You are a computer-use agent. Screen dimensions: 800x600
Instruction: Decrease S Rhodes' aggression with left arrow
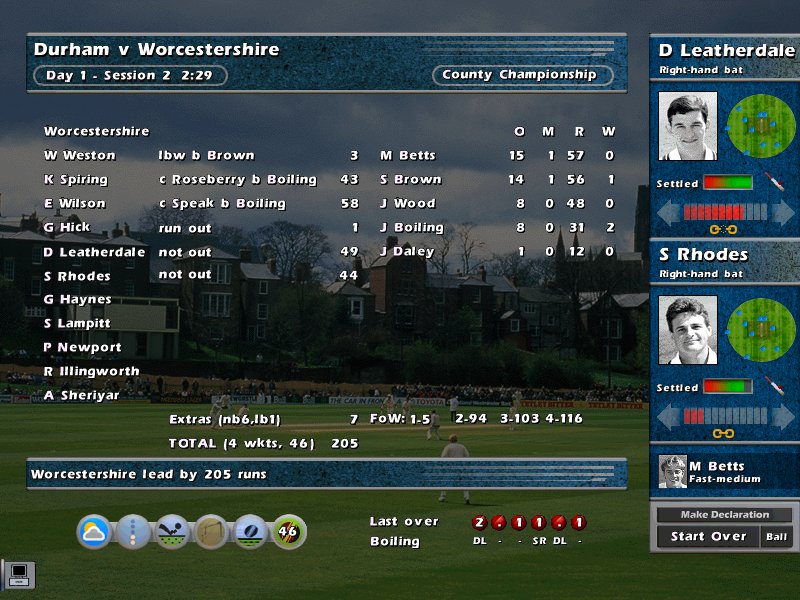[x=668, y=416]
